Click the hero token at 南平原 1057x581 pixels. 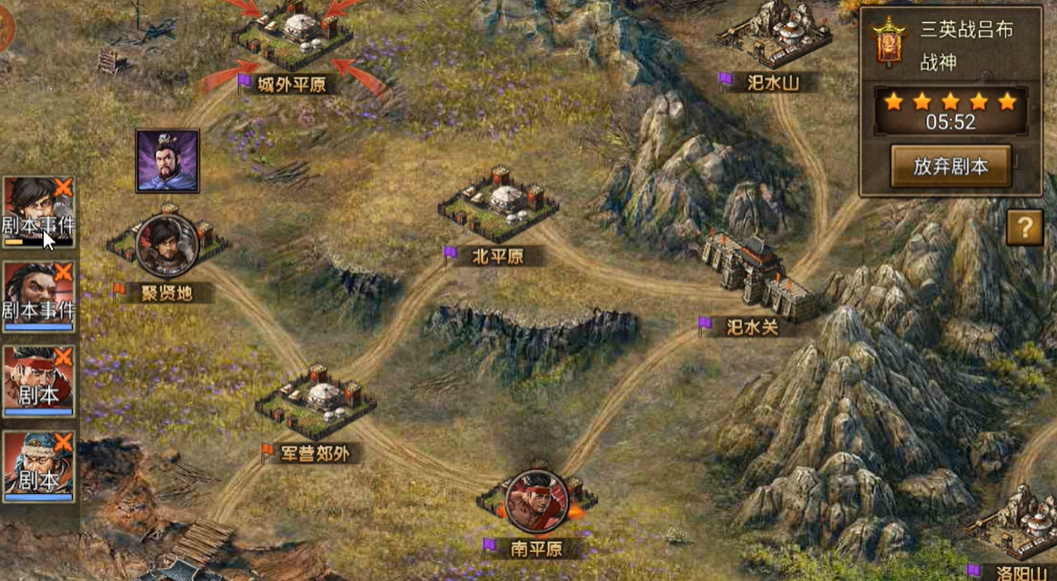point(536,500)
